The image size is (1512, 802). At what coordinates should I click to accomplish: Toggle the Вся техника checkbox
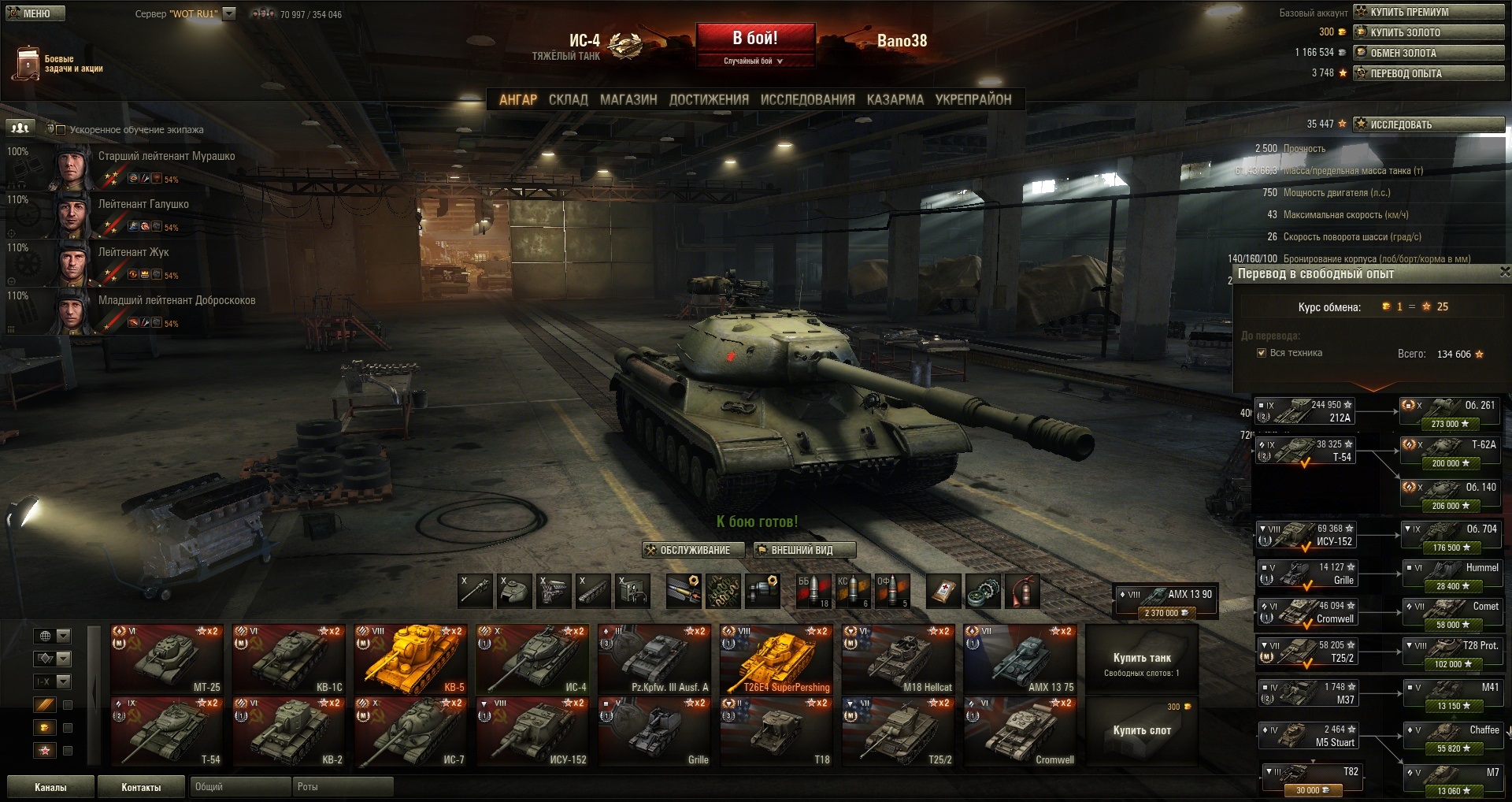pos(1262,353)
